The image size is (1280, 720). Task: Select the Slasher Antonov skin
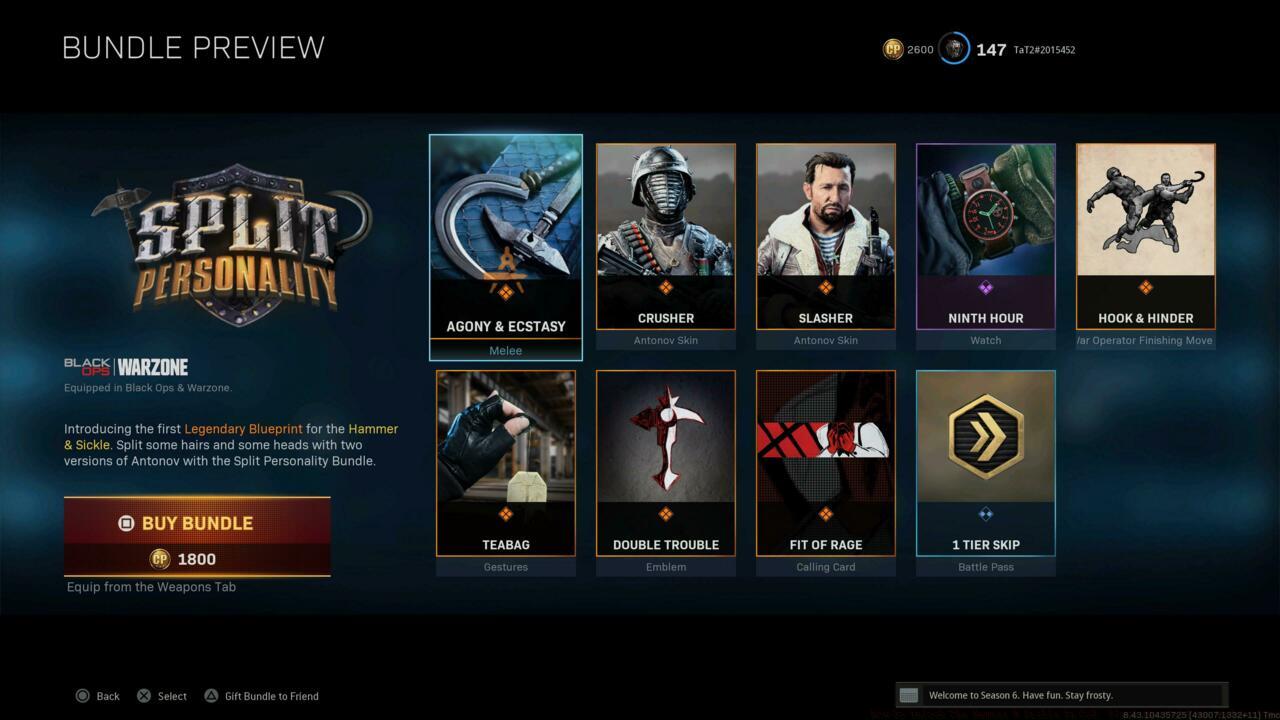[825, 230]
